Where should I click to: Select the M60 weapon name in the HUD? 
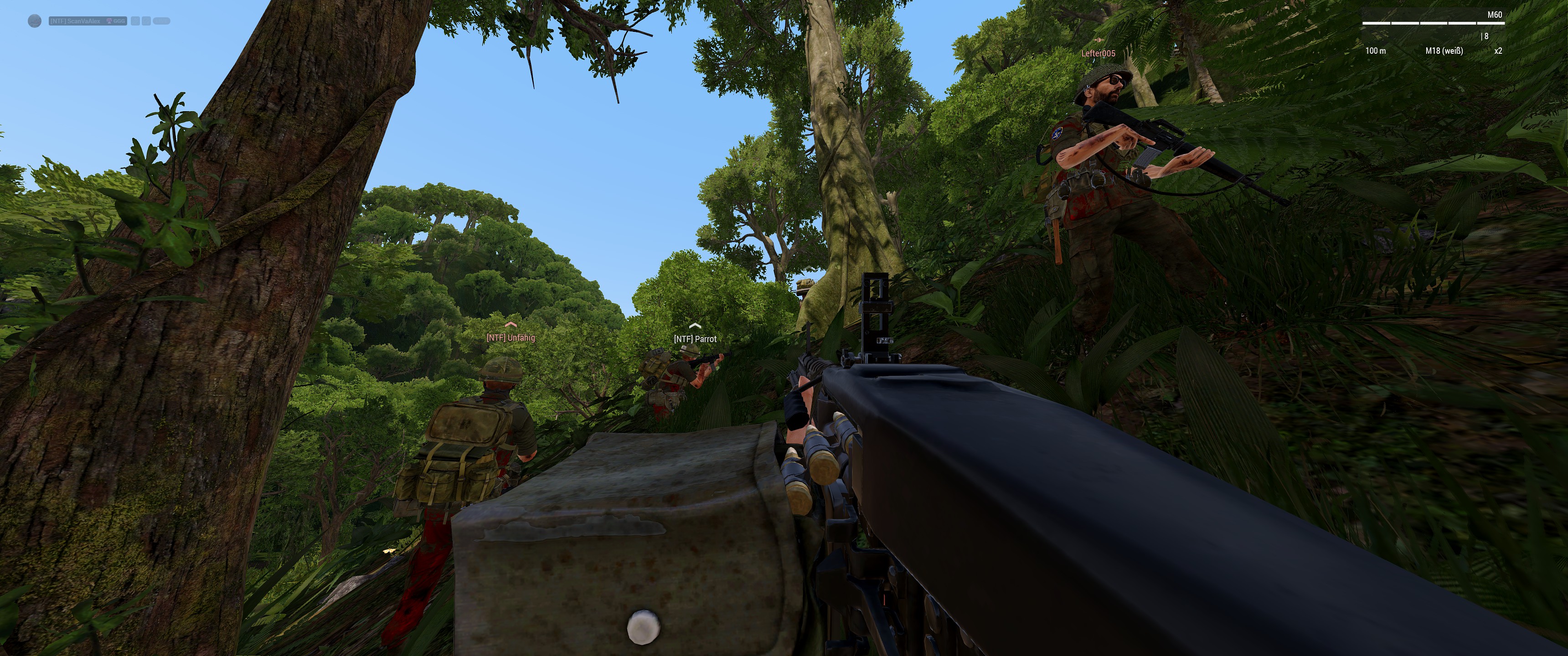pyautogui.click(x=1494, y=15)
